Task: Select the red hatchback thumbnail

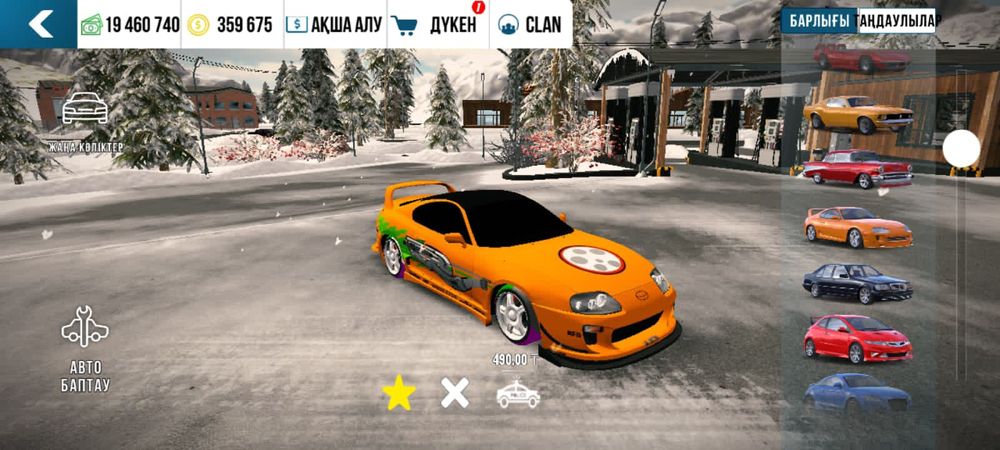Action: click(858, 338)
